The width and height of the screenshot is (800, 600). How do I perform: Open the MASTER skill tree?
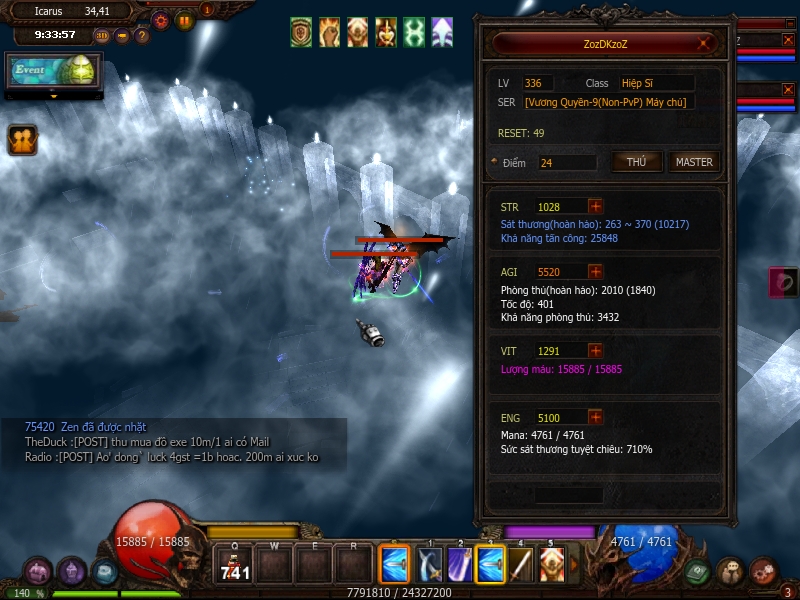[694, 162]
